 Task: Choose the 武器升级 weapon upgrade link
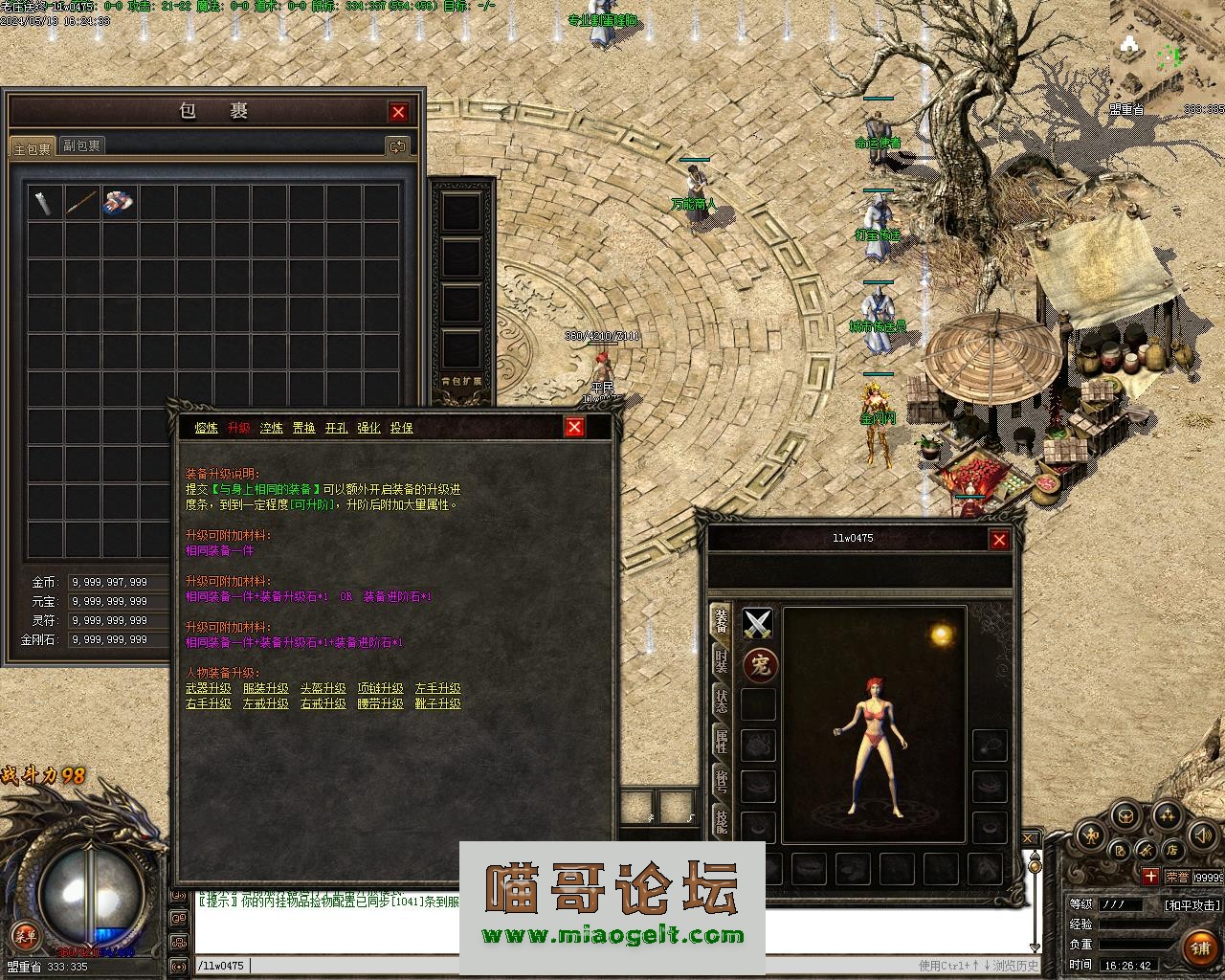click(208, 688)
